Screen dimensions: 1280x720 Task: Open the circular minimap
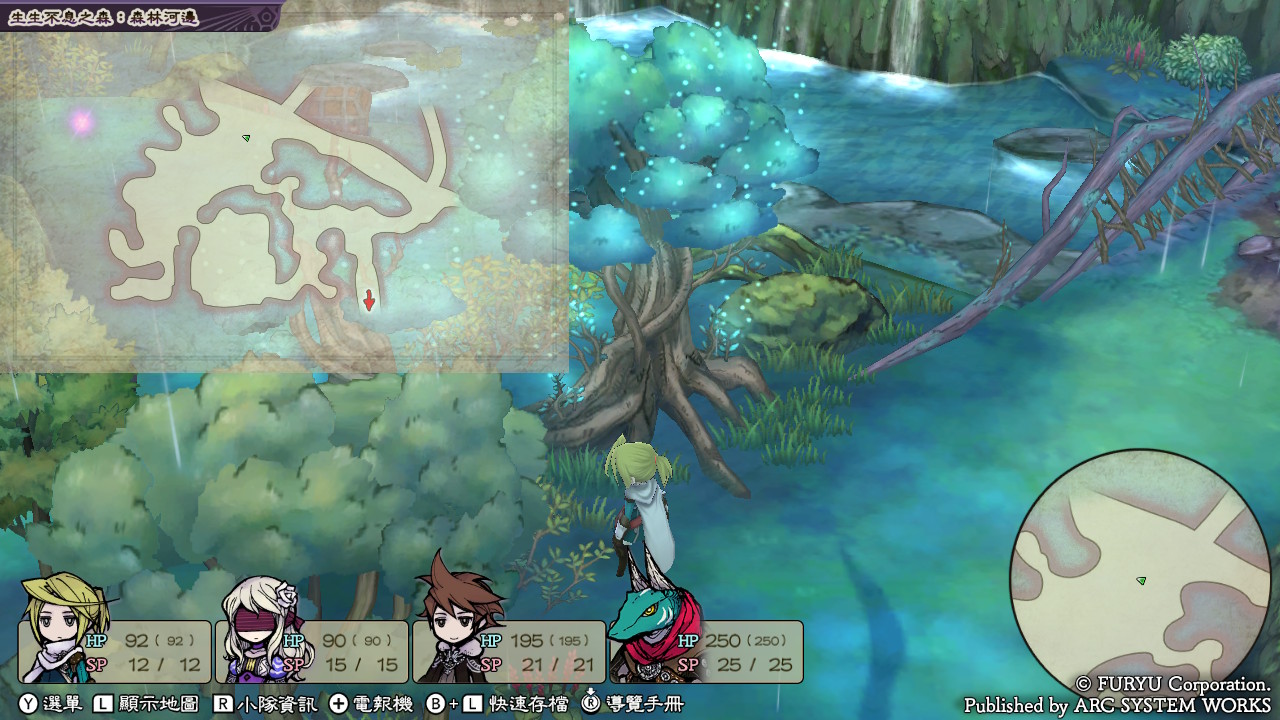1140,581
